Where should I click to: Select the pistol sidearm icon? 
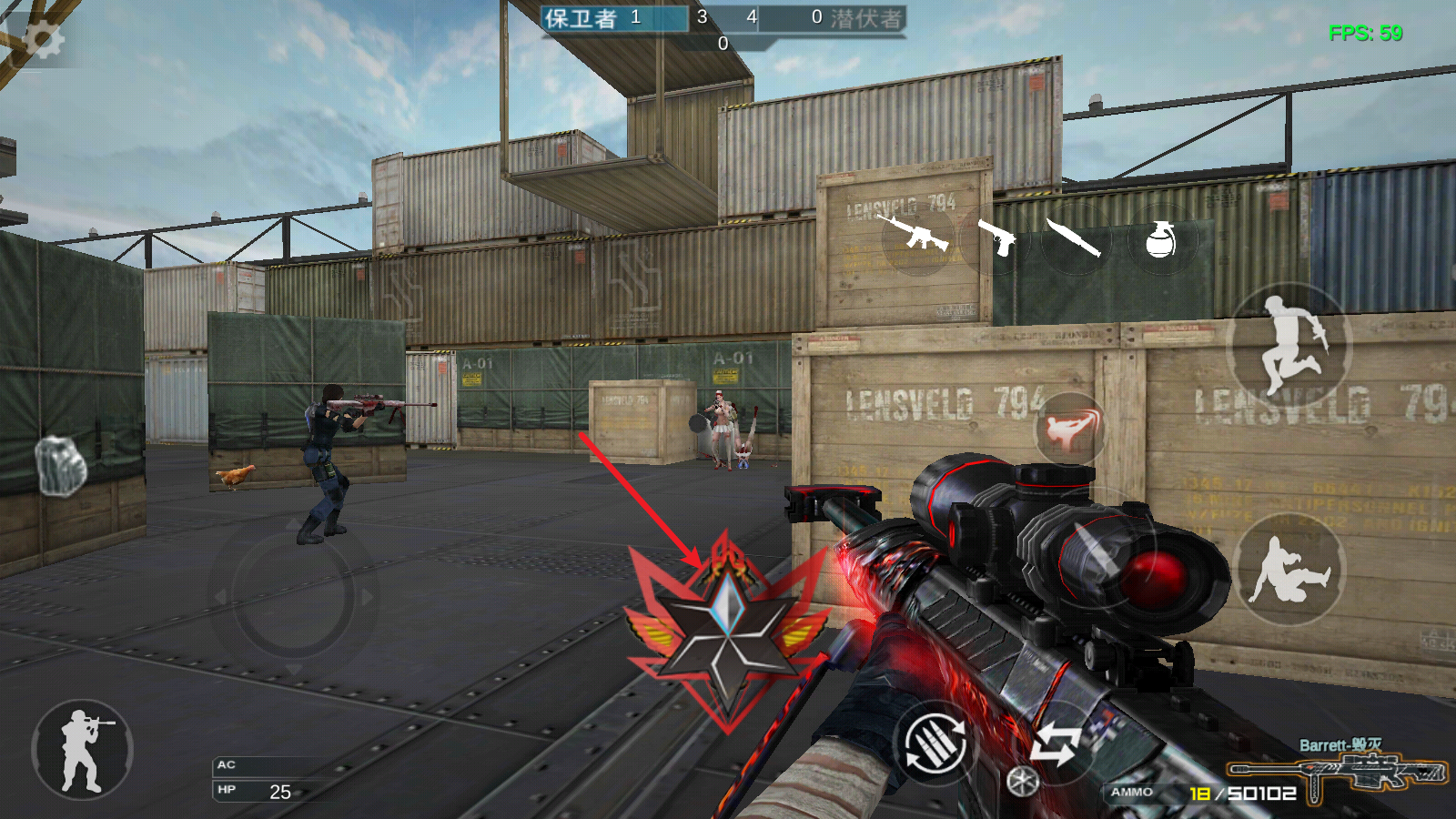[997, 238]
